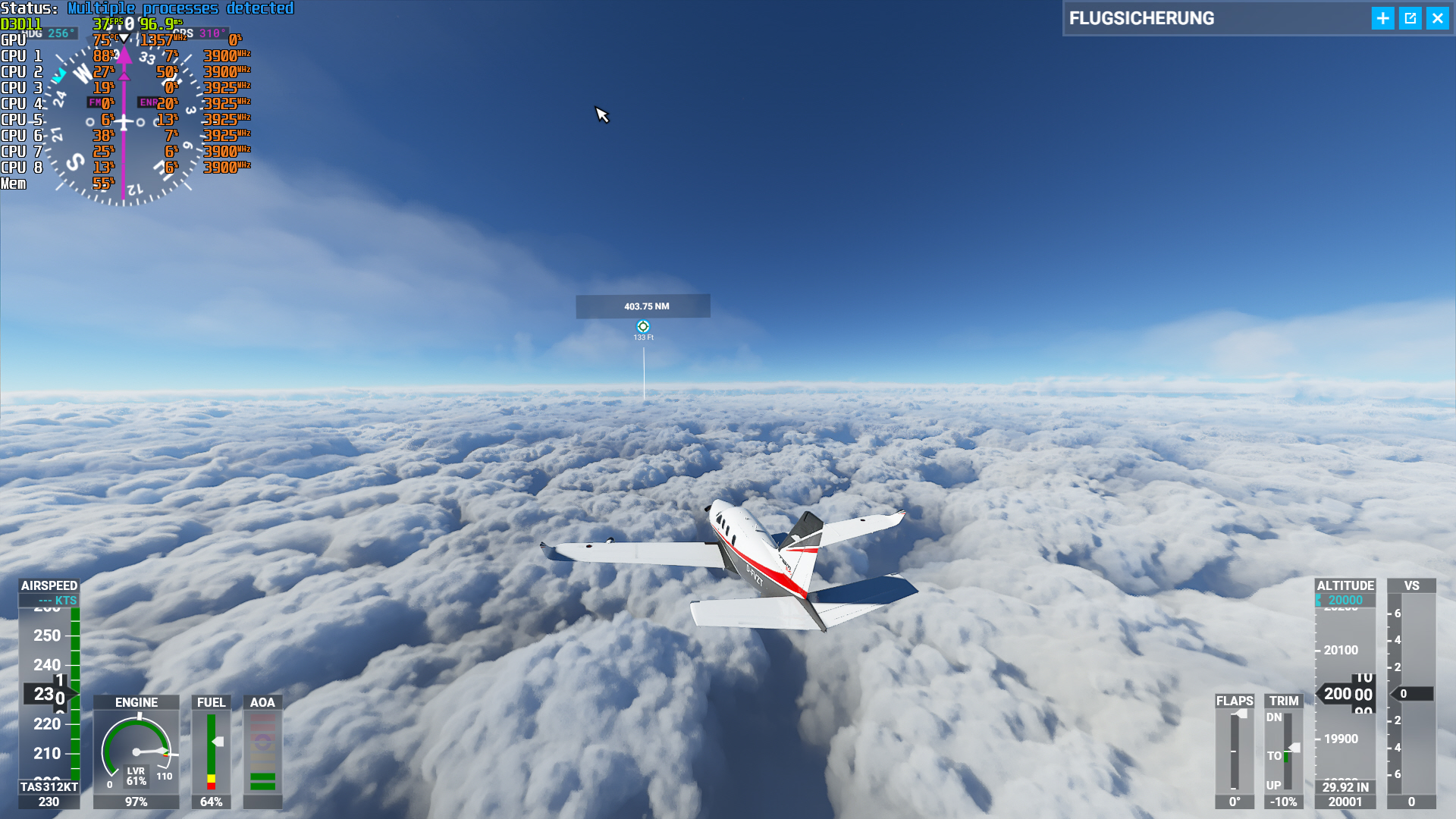Click the plus icon on the FLUGSICHERUNG panel

(1382, 18)
